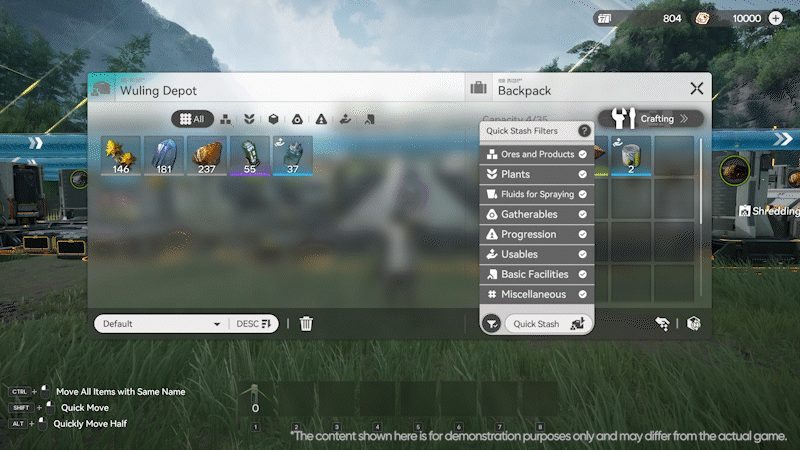Toggle the Fluids for Spraying filter
The image size is (800, 450).
pos(537,194)
